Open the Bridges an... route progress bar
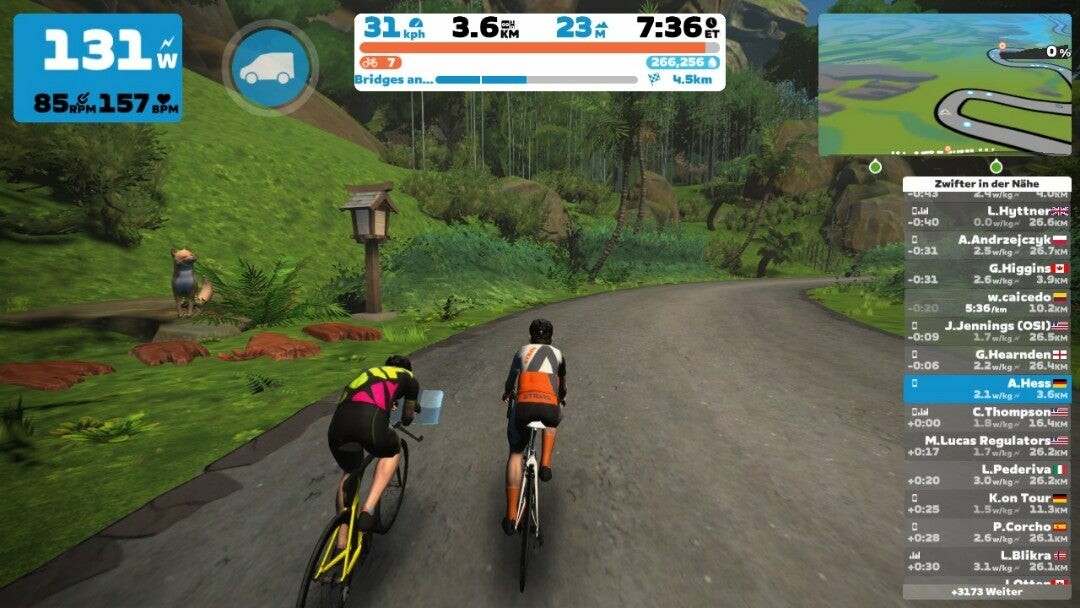Image resolution: width=1080 pixels, height=608 pixels. [x=536, y=80]
